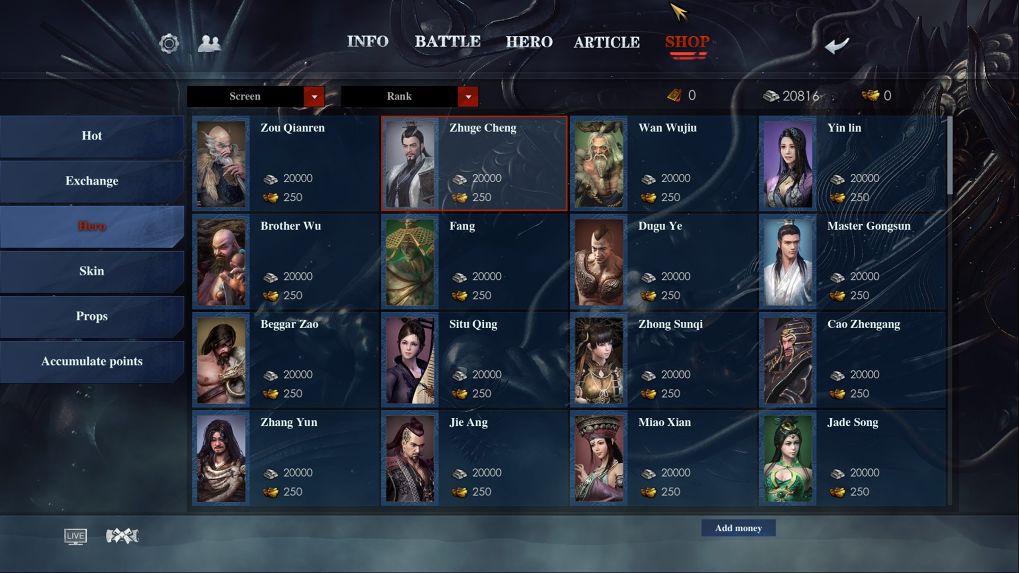
Task: Choose the Yin lin hero card
Action: click(x=852, y=163)
